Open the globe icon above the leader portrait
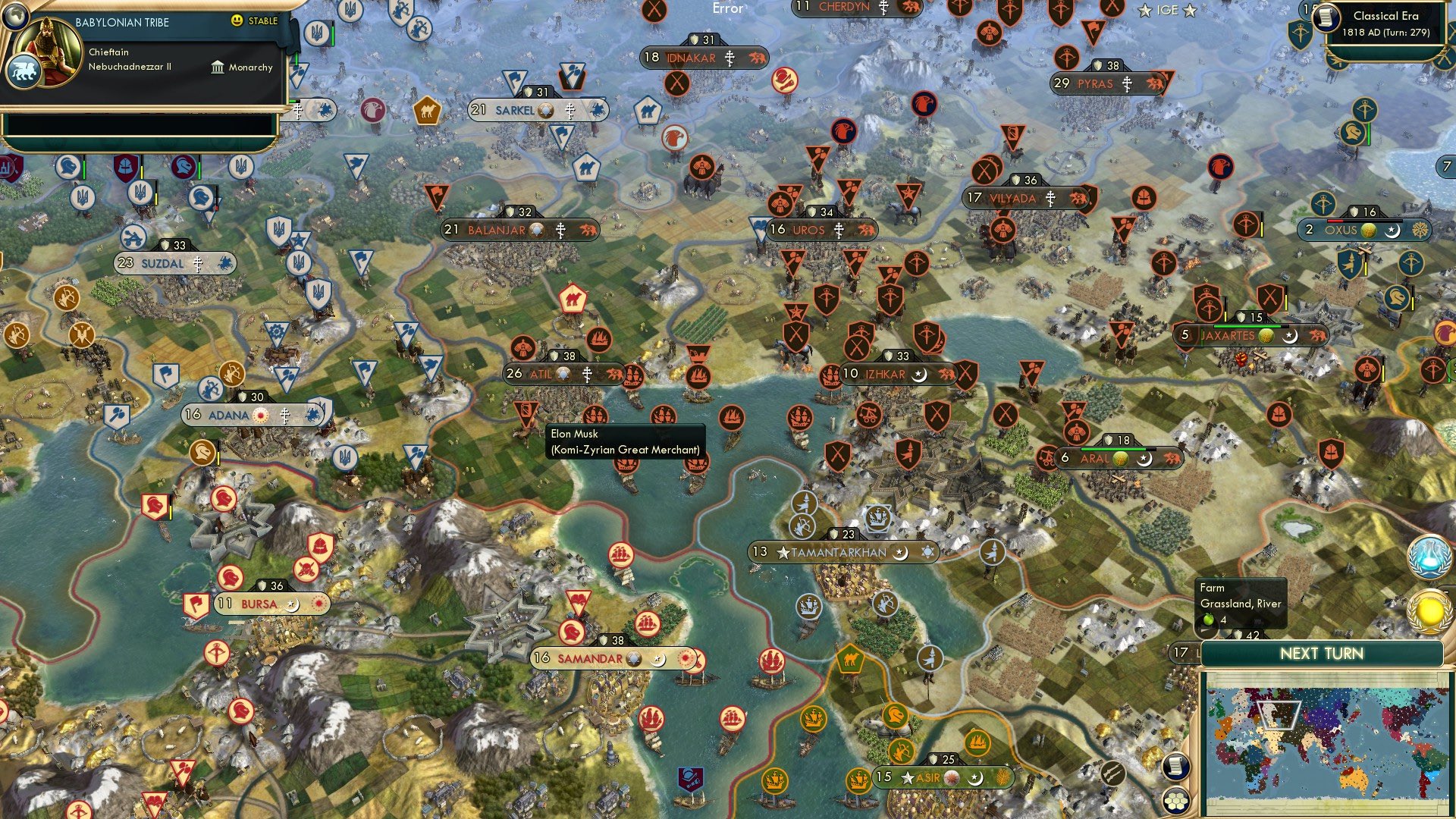This screenshot has width=1456, height=819. [16, 17]
